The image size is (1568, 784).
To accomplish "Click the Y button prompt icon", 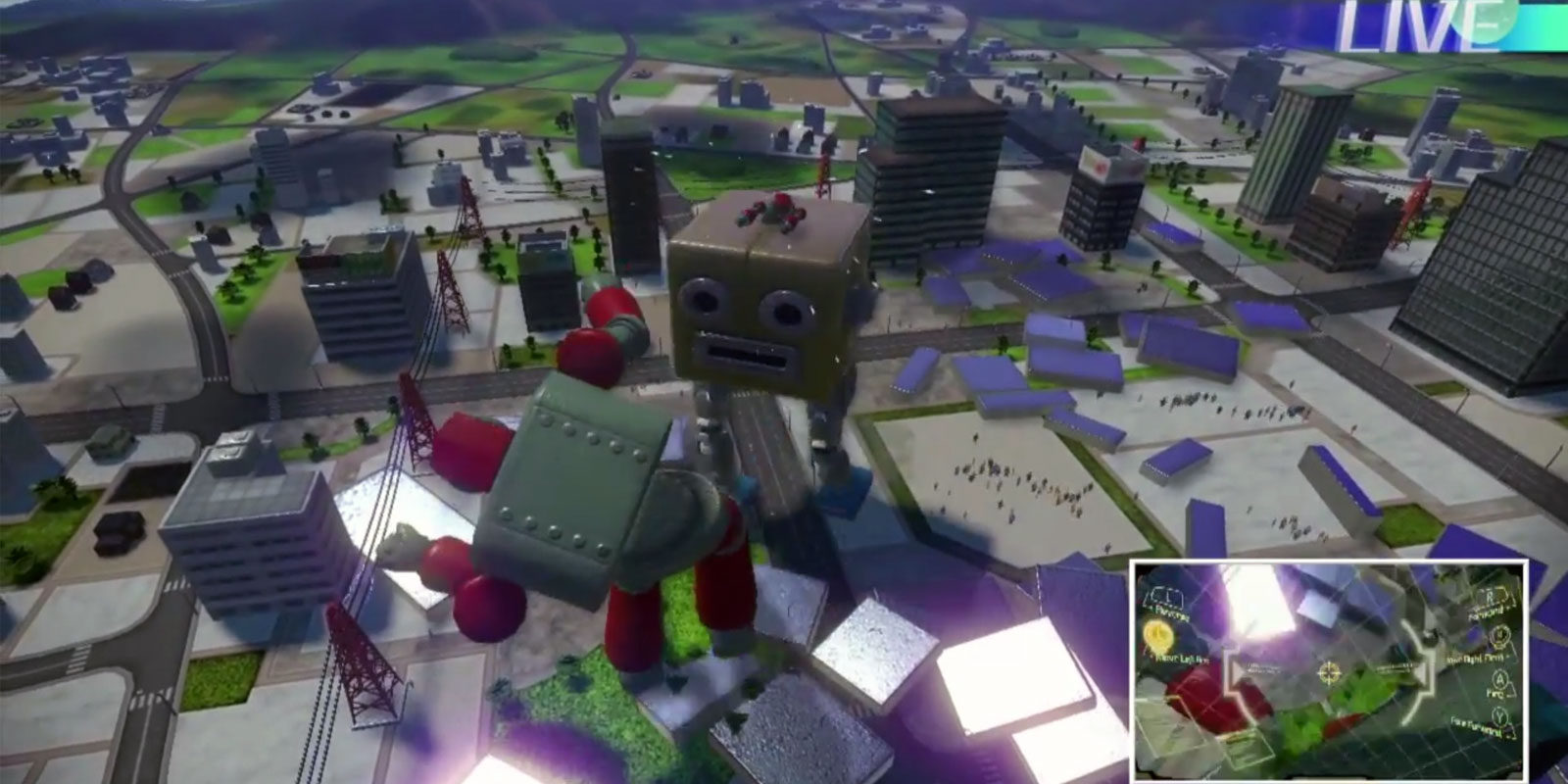I will click(x=1498, y=715).
